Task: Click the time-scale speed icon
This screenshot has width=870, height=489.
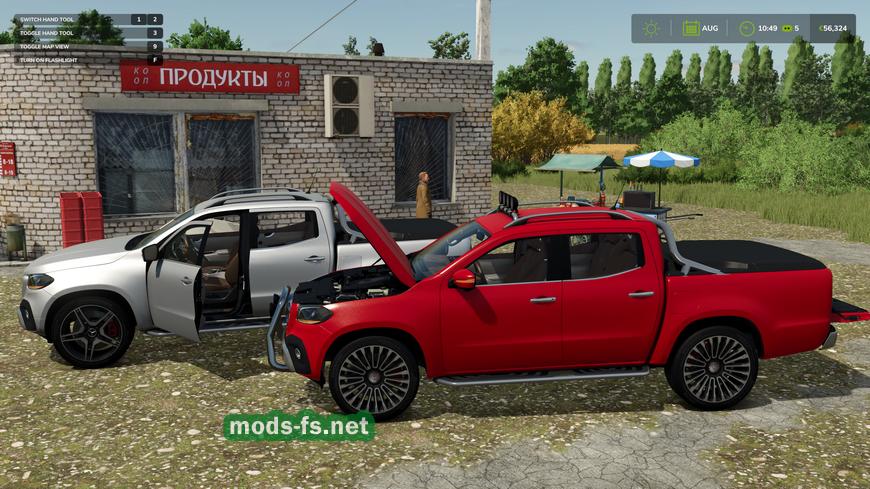Action: pyautogui.click(x=786, y=28)
